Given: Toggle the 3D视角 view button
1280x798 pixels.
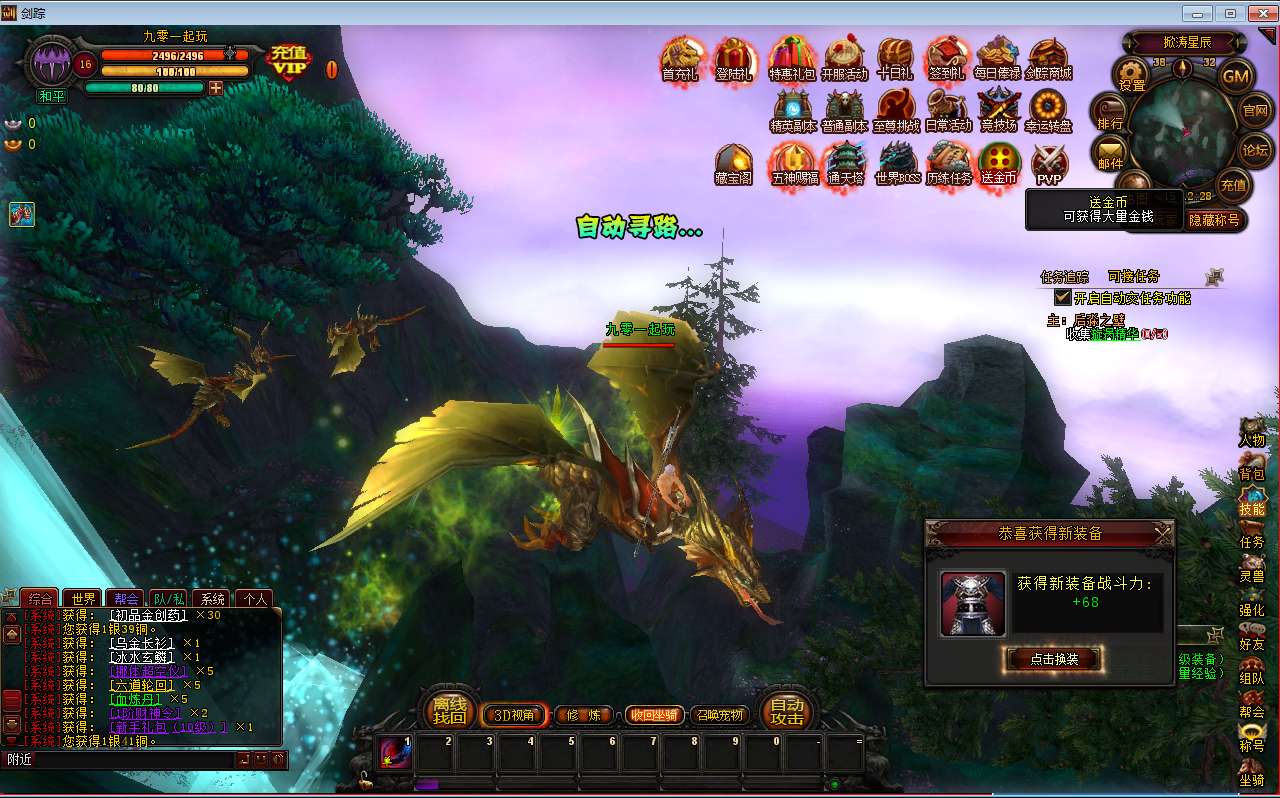Looking at the screenshot, I should [515, 715].
